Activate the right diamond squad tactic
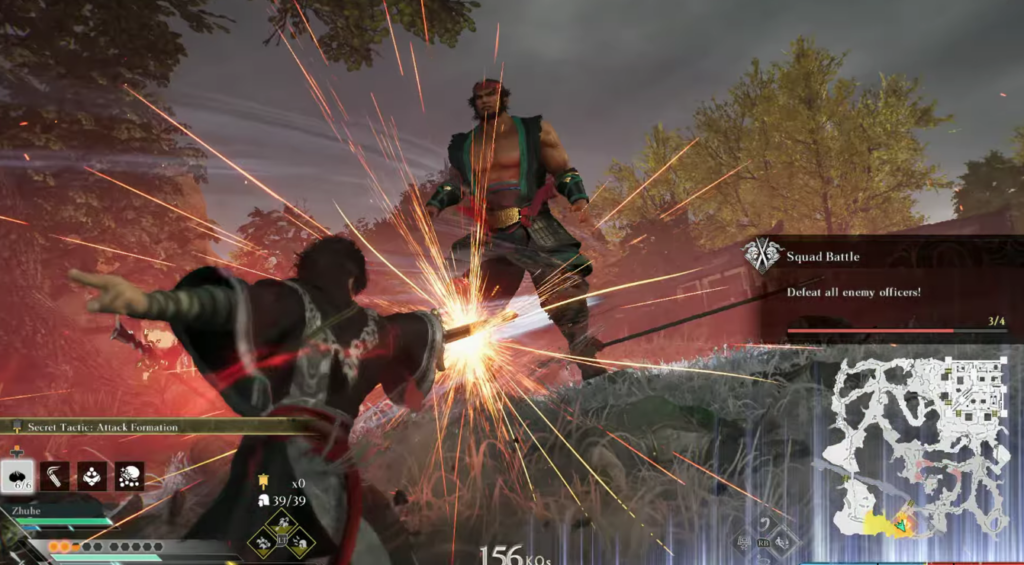 click(x=300, y=541)
